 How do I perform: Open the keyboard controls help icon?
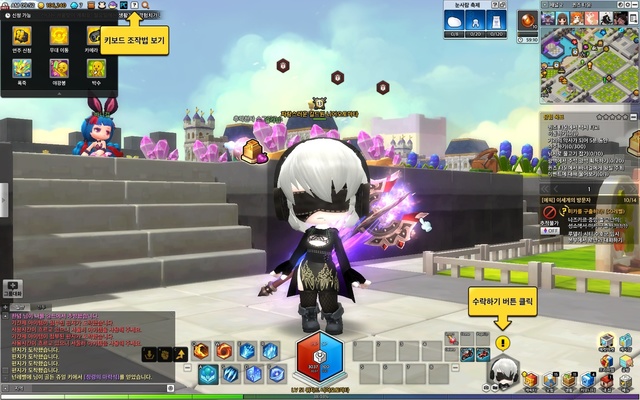coord(133,5)
